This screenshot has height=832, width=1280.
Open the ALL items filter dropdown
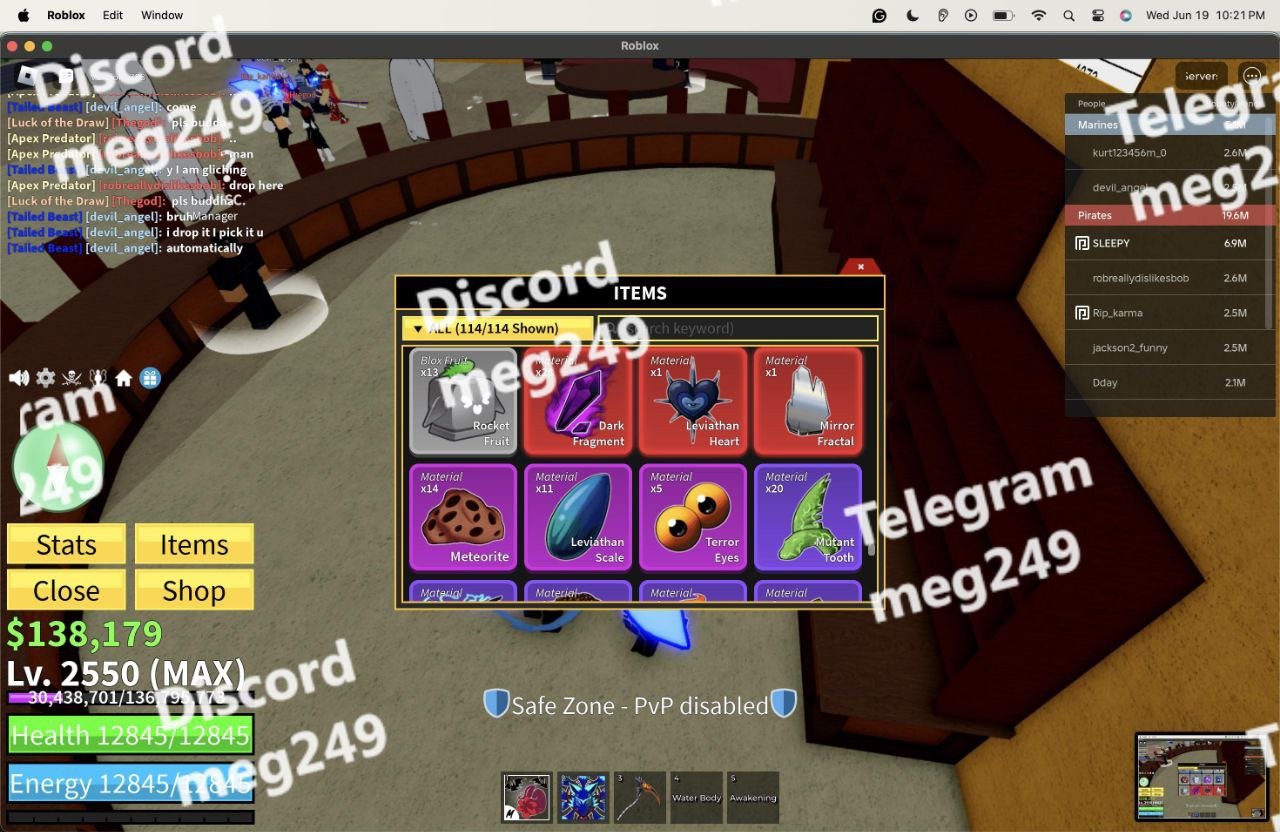click(x=497, y=328)
